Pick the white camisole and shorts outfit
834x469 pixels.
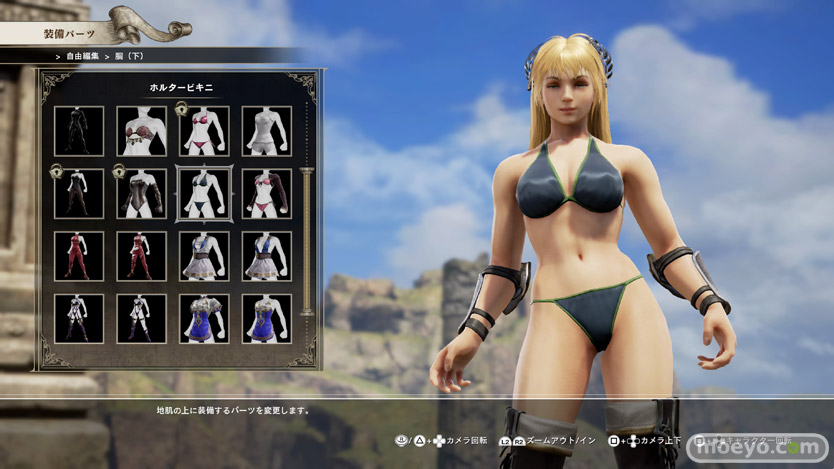266,132
